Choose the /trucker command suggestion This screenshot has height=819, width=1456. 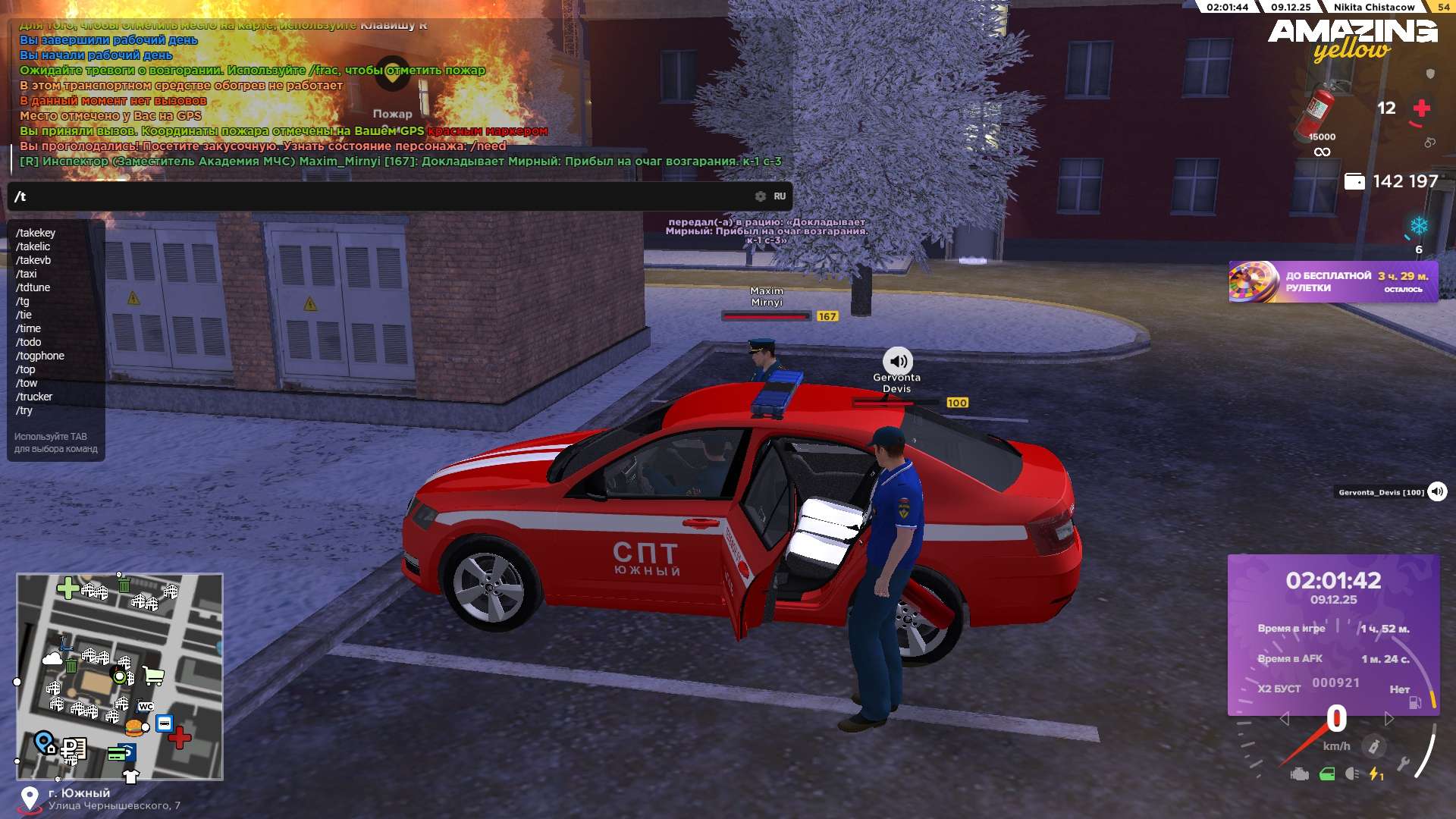tap(34, 397)
